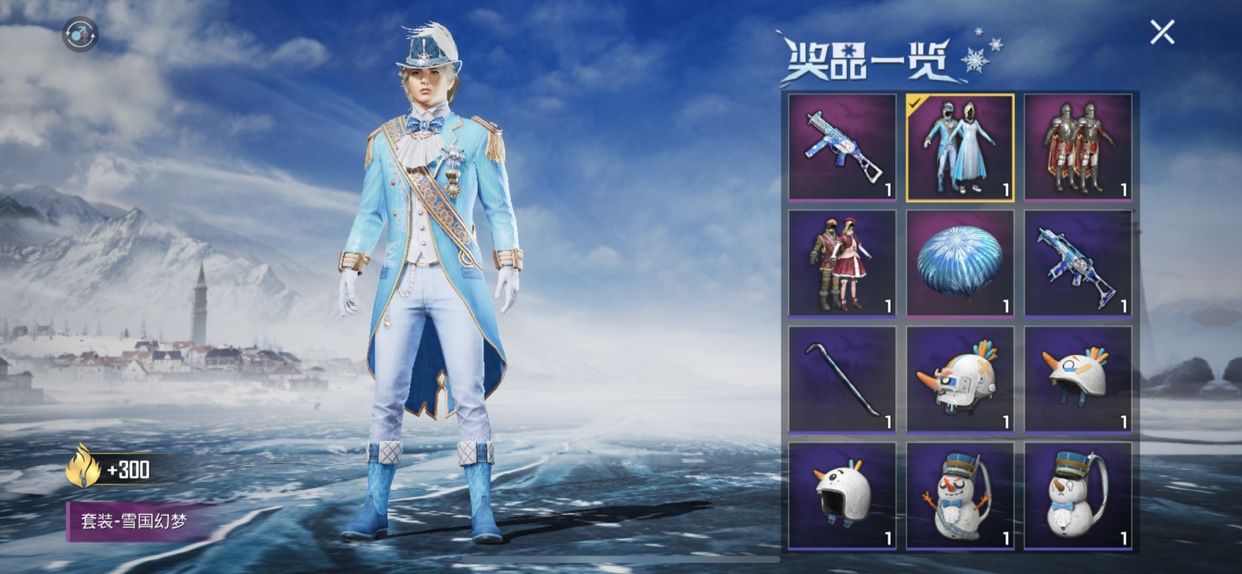The width and height of the screenshot is (1242, 574).
Task: Select the snowflake submachine gun skin
Action: tap(842, 146)
